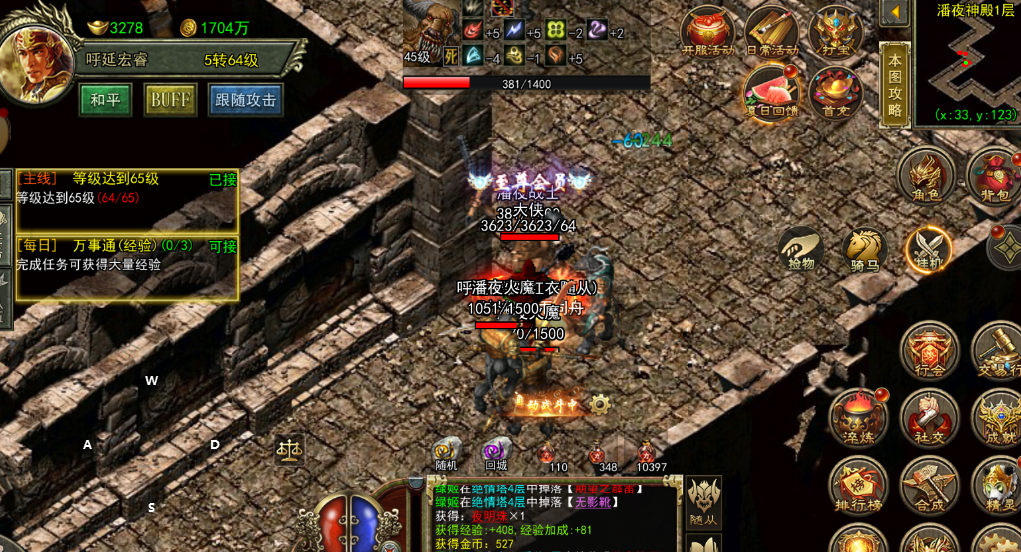Screen dimensions: 1021x552
Task: Open the 排行榜 leaderboard
Action: 858,487
